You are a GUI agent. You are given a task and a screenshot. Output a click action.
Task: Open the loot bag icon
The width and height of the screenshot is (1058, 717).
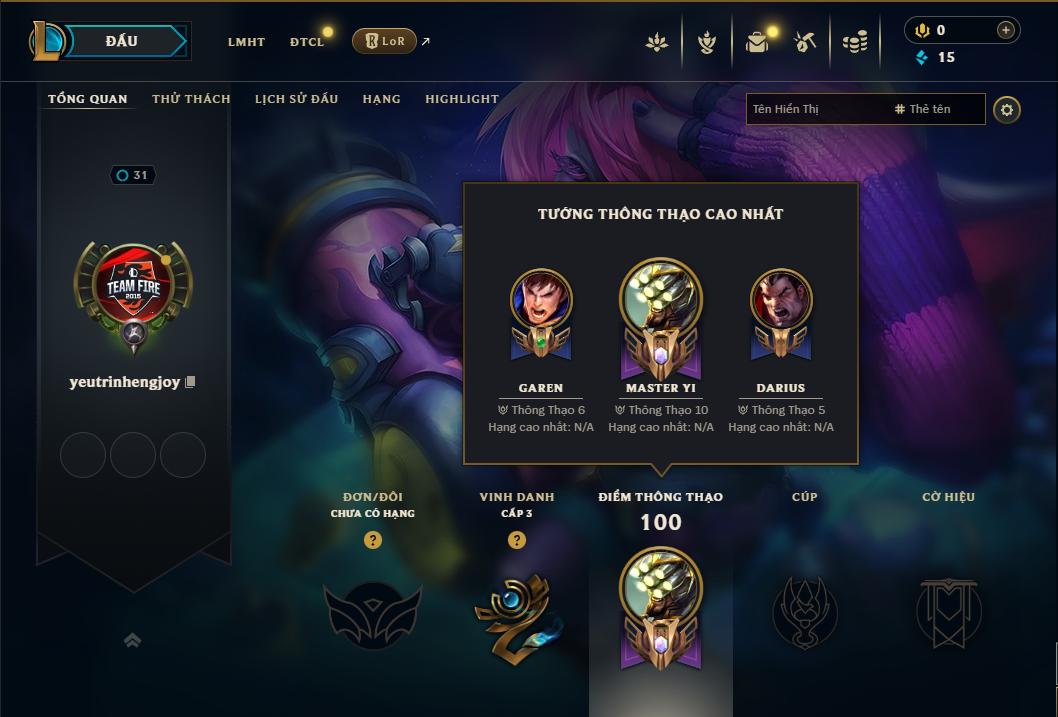(757, 42)
